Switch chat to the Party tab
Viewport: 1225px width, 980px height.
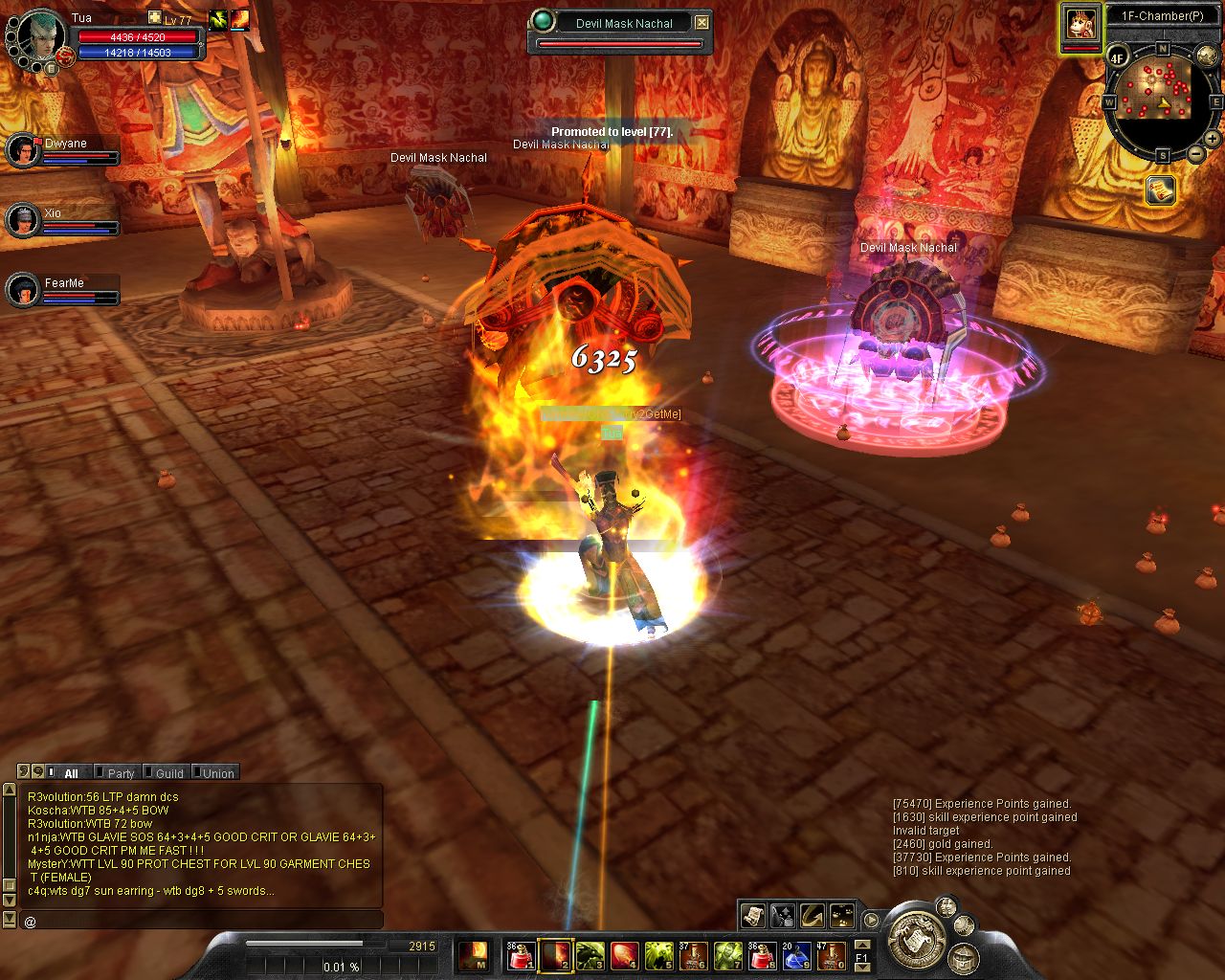(x=121, y=773)
